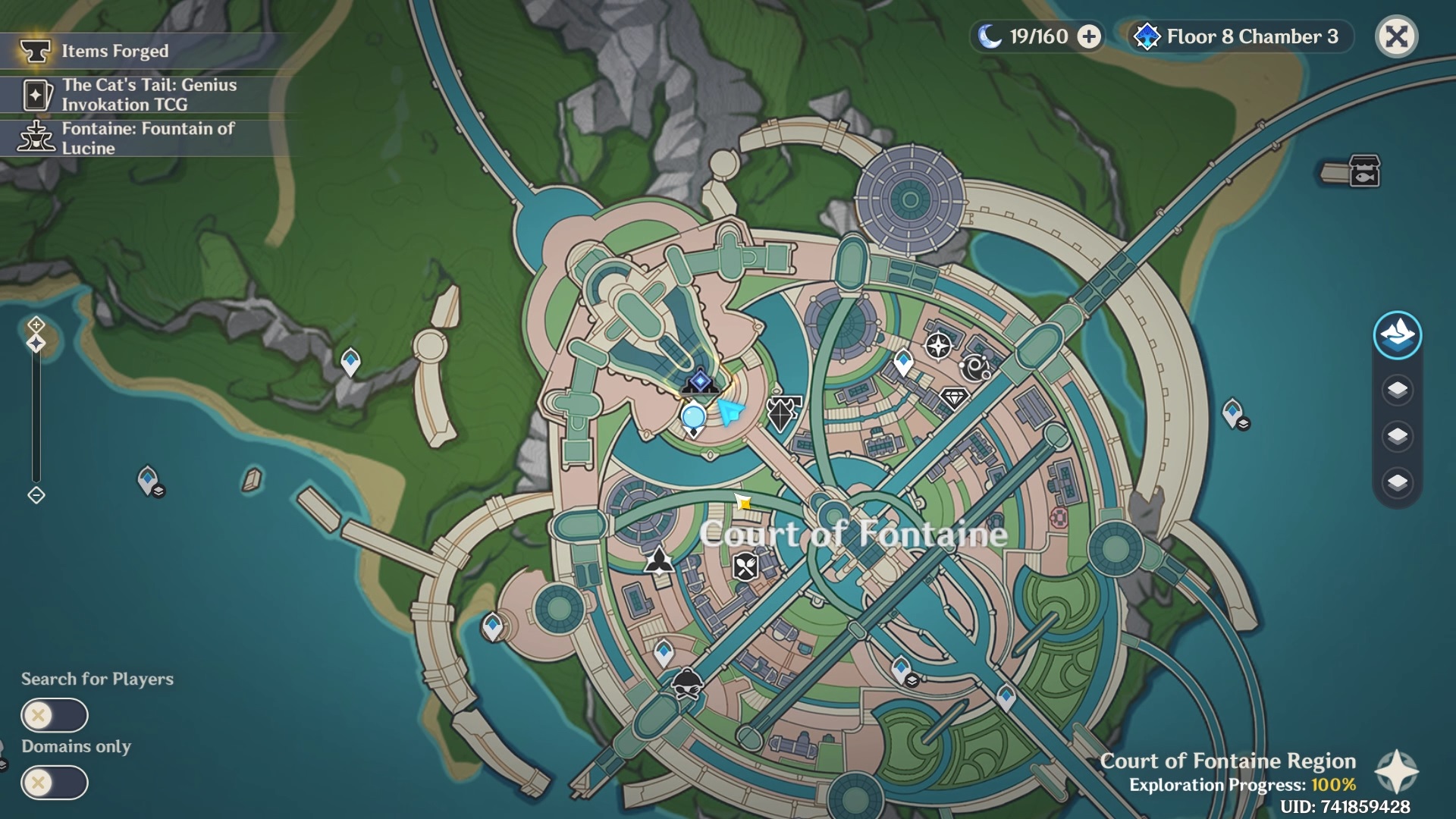The width and height of the screenshot is (1456, 819).
Task: Zoom out the map with minus icon
Action: pyautogui.click(x=36, y=495)
